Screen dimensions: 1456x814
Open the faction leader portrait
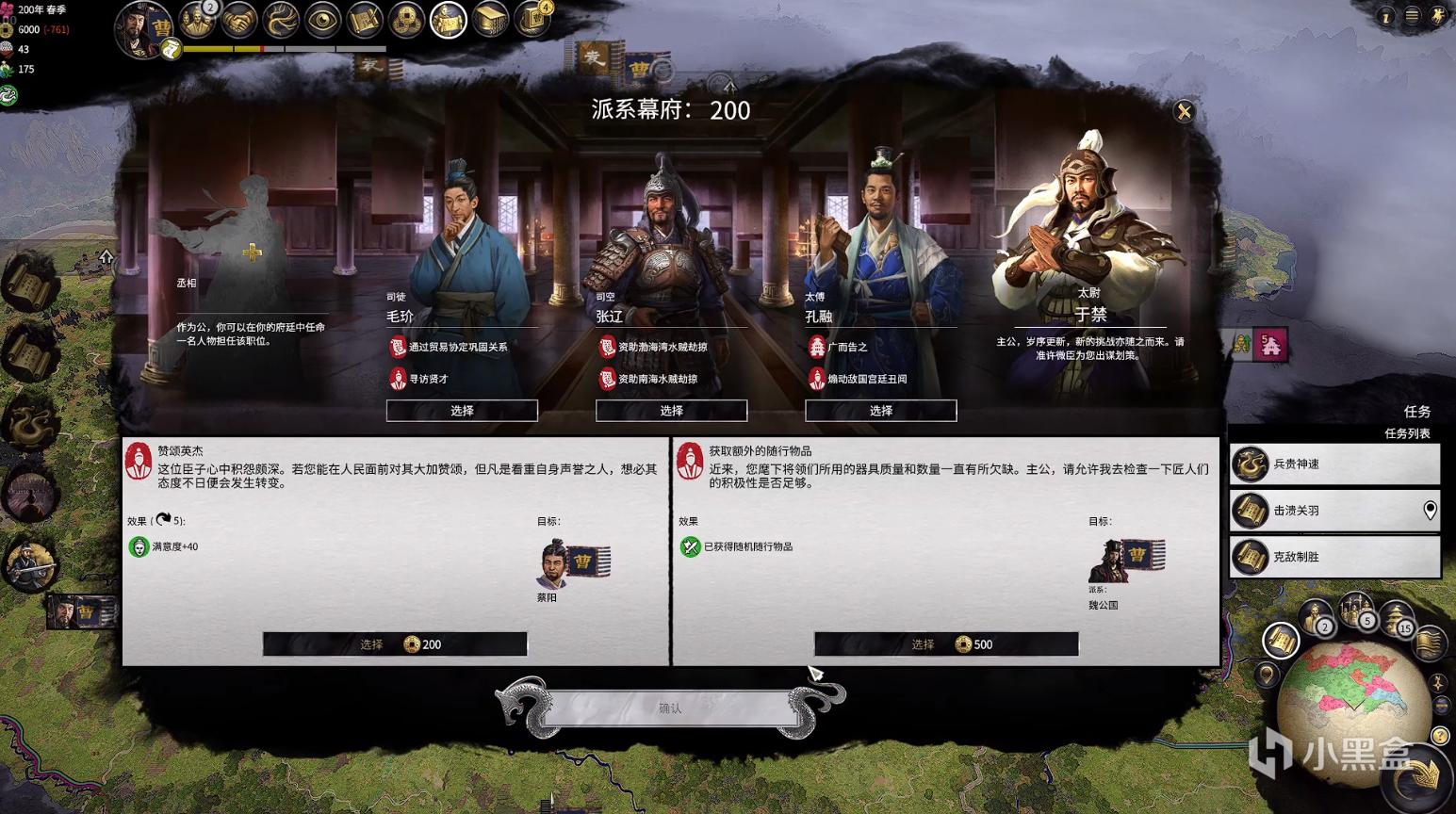[x=143, y=28]
